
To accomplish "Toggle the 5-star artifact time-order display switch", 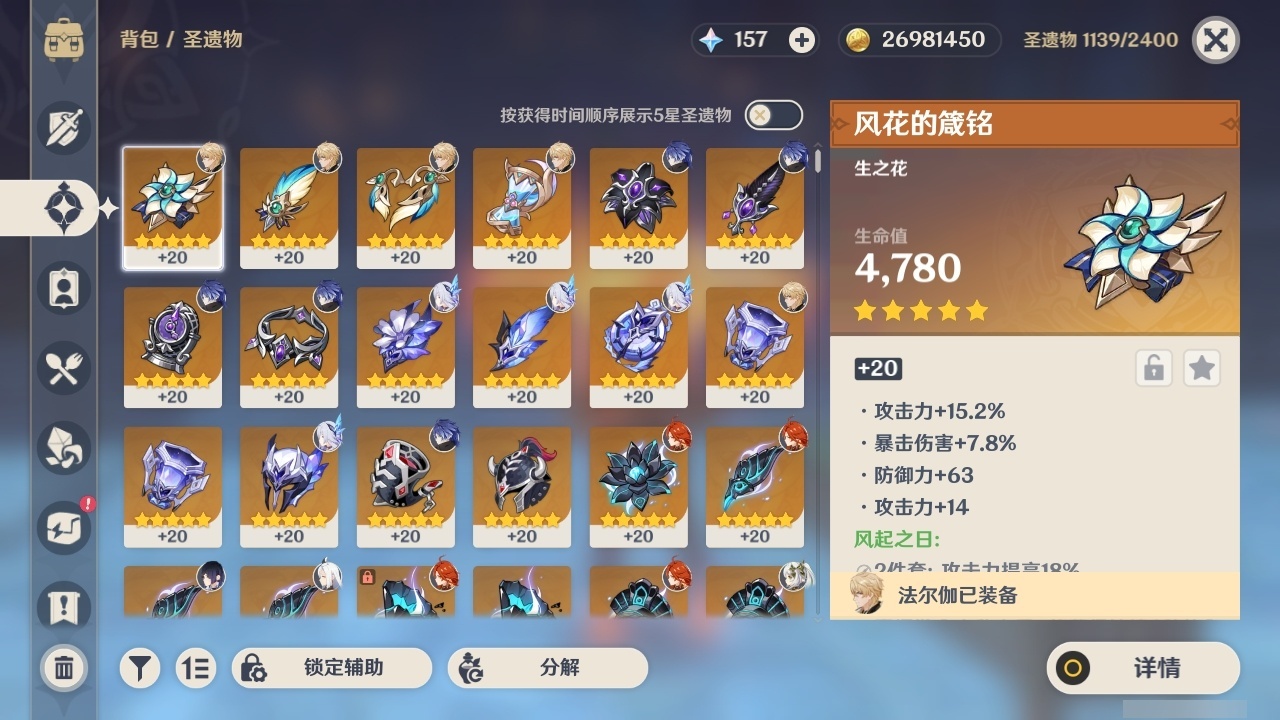I will point(771,115).
